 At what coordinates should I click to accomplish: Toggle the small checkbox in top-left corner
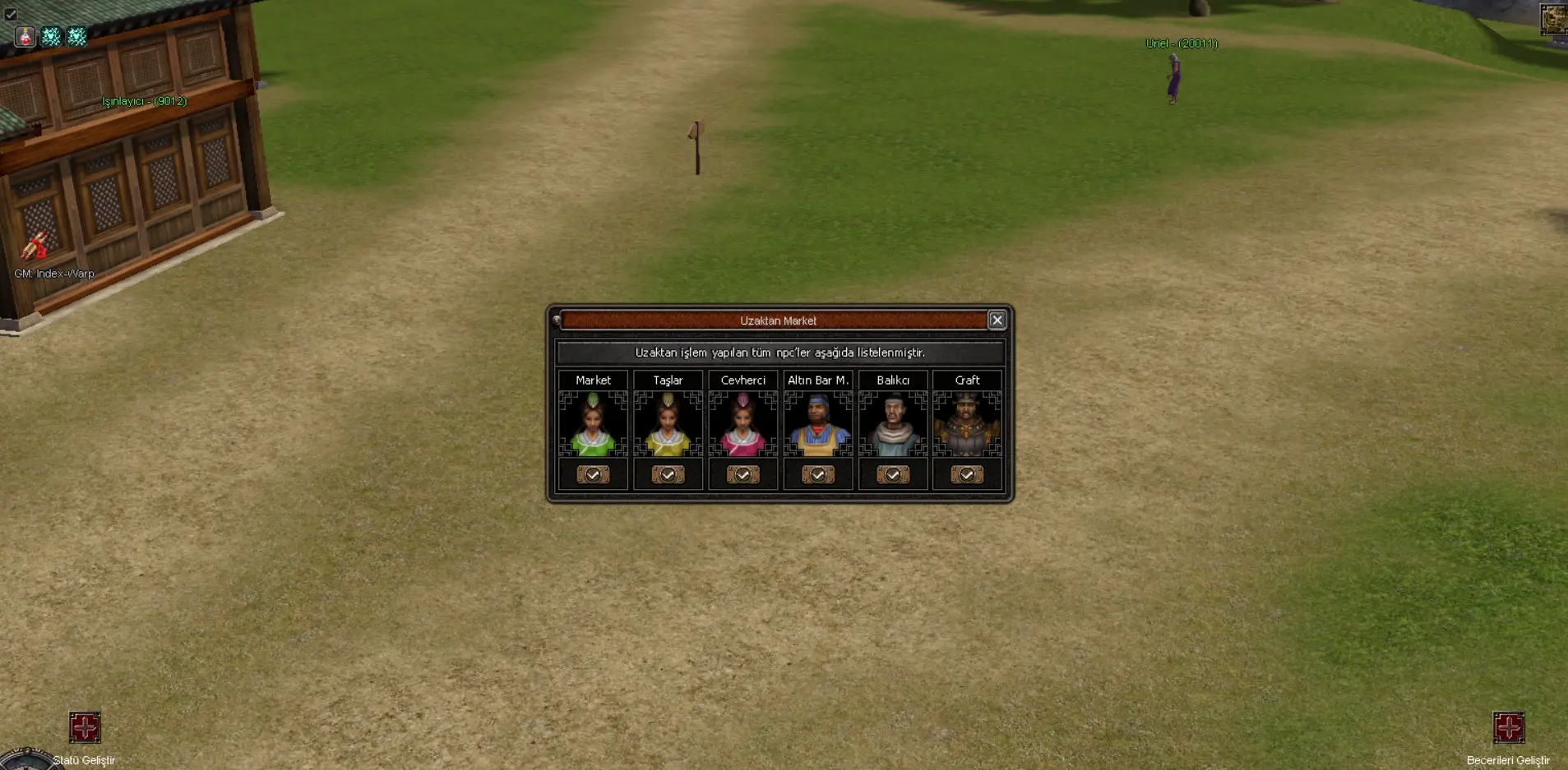tap(11, 14)
